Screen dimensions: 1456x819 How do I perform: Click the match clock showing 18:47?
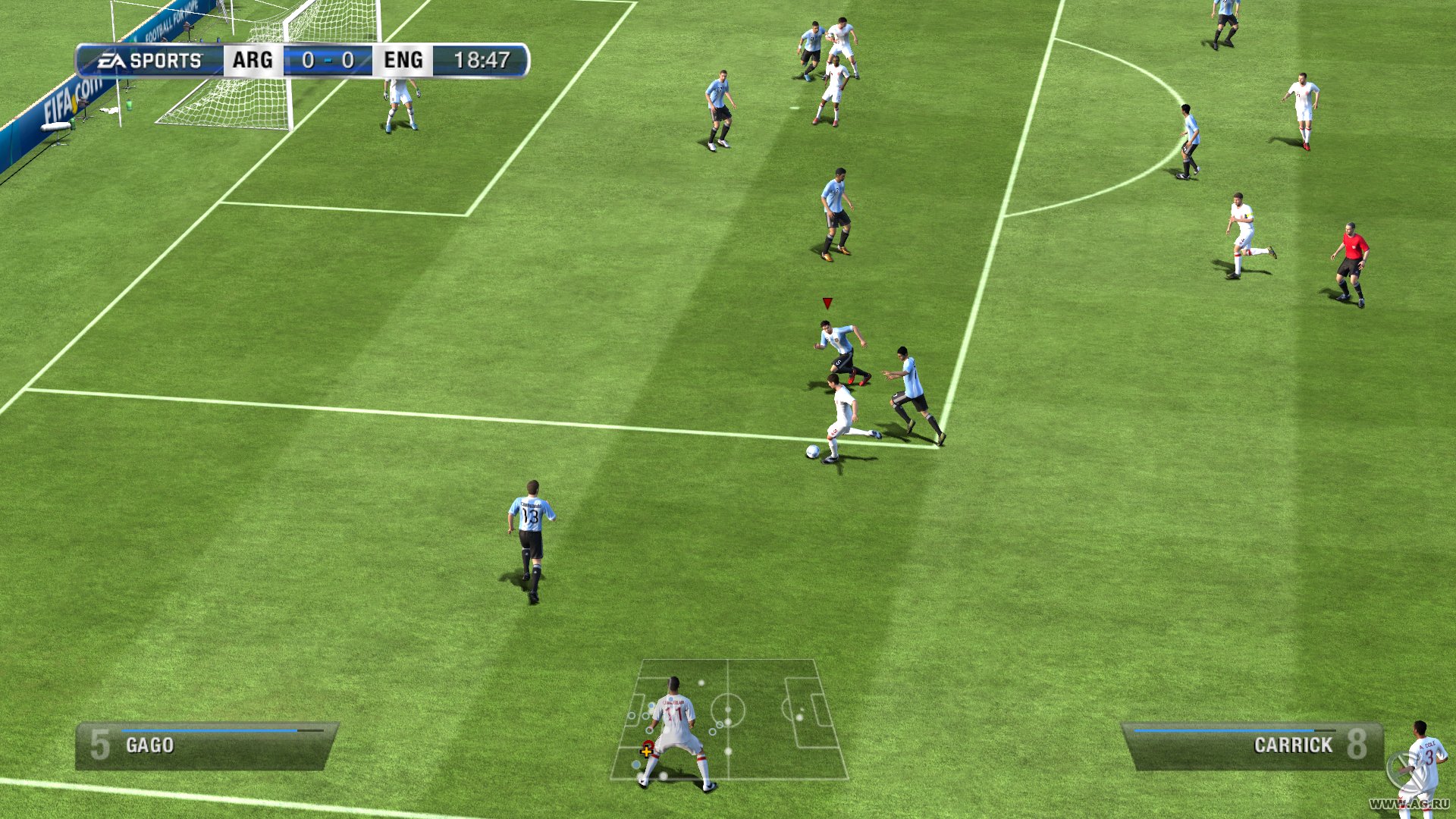point(483,59)
